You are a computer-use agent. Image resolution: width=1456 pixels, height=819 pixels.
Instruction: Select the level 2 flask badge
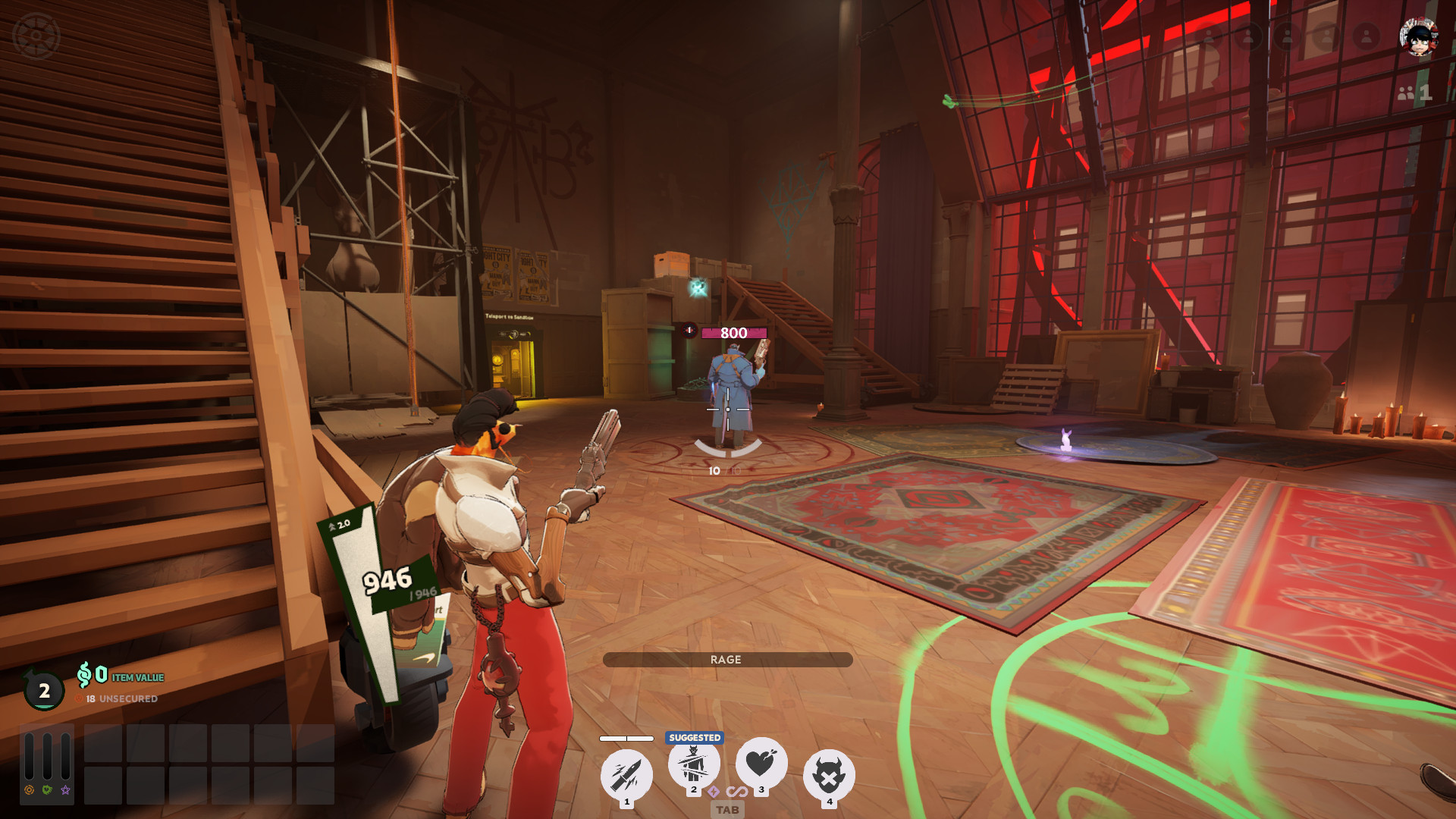coord(44,690)
